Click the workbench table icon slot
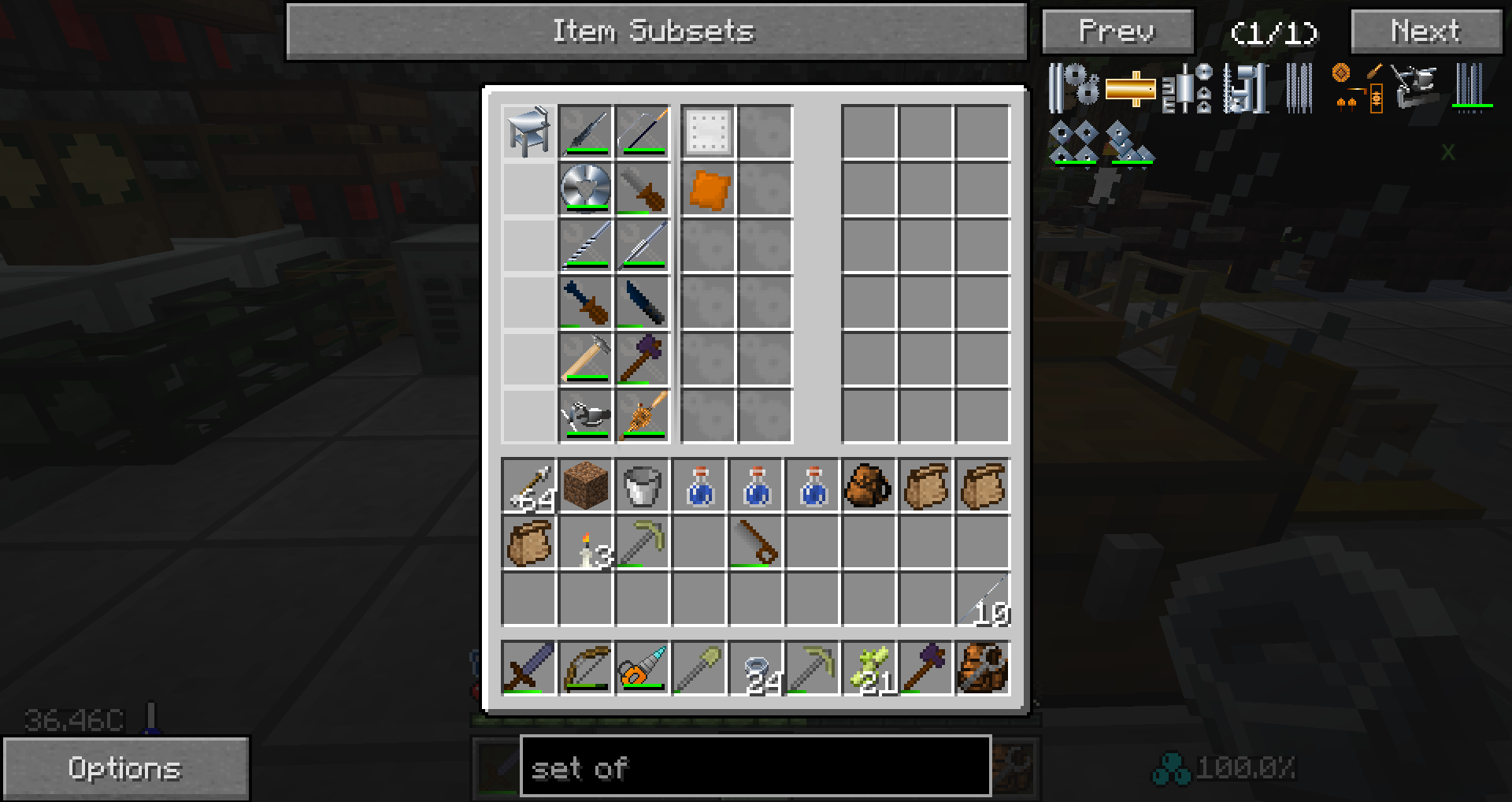This screenshot has height=802, width=1512. click(x=528, y=132)
